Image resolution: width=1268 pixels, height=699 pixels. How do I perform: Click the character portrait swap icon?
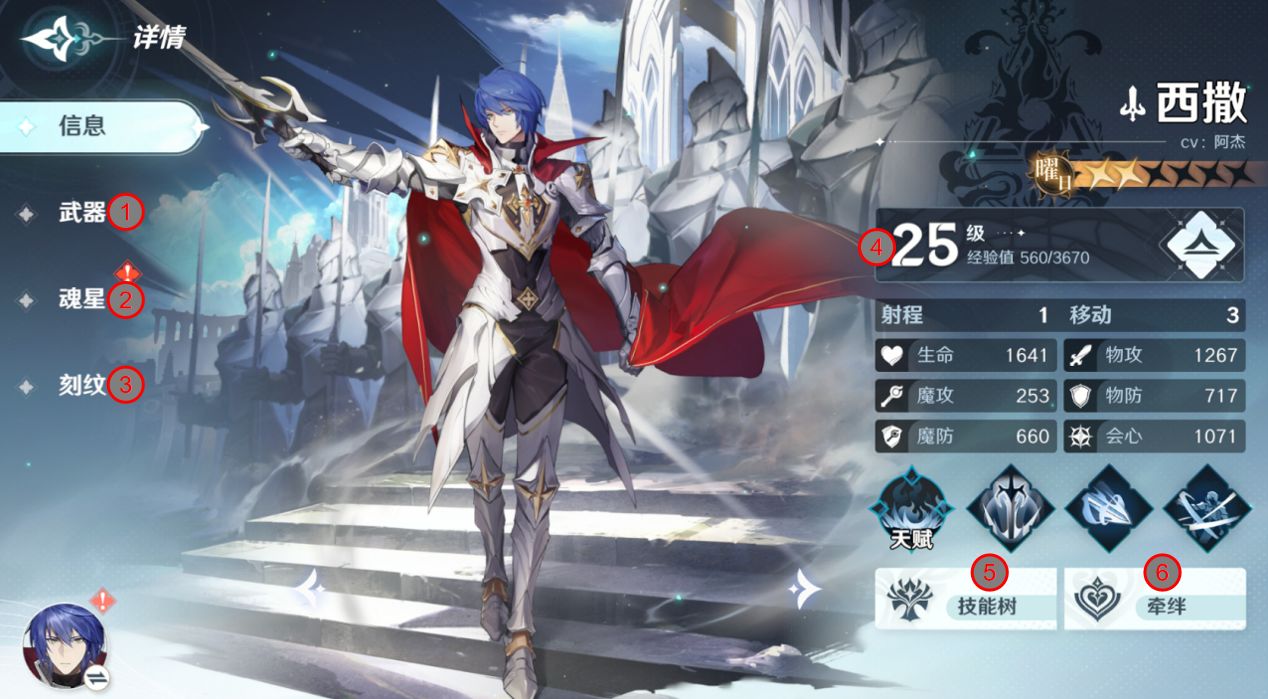98,679
